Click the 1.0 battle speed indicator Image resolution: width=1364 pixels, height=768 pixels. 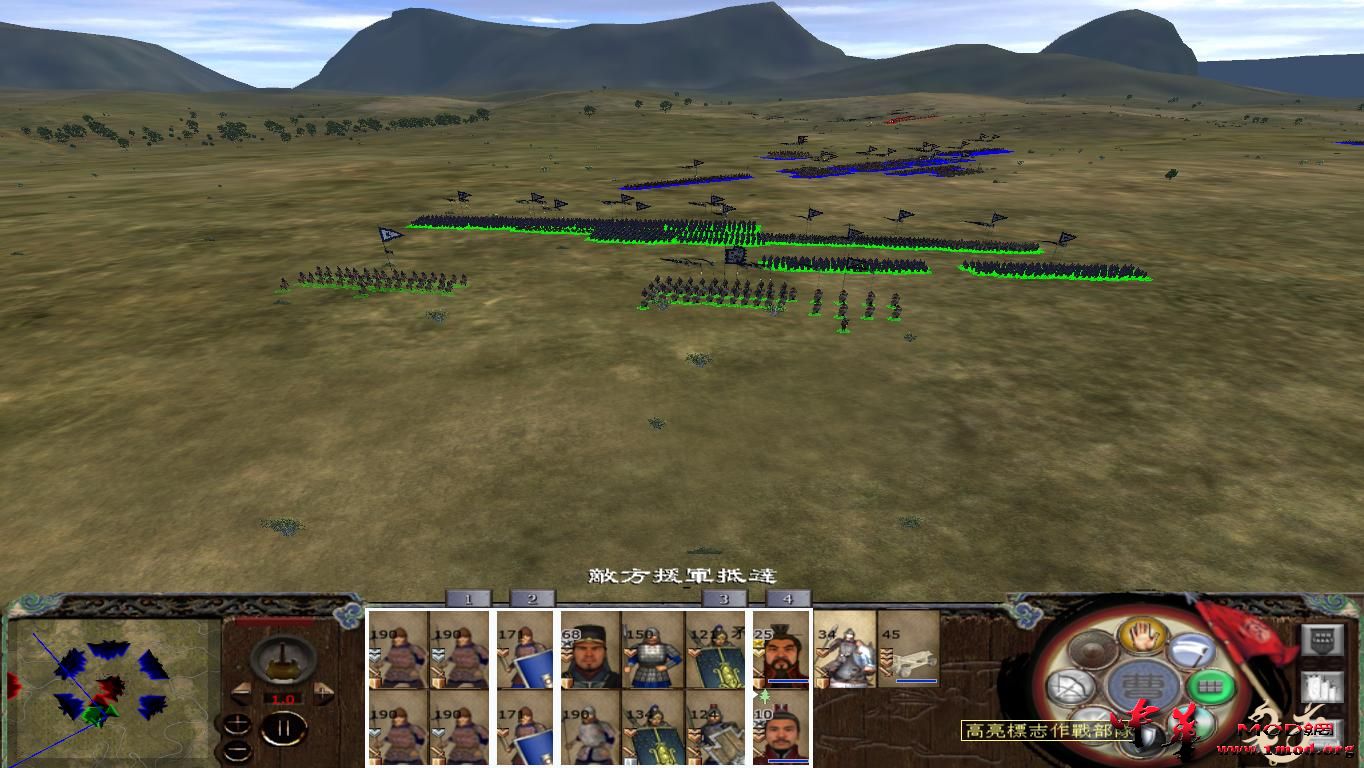click(283, 697)
